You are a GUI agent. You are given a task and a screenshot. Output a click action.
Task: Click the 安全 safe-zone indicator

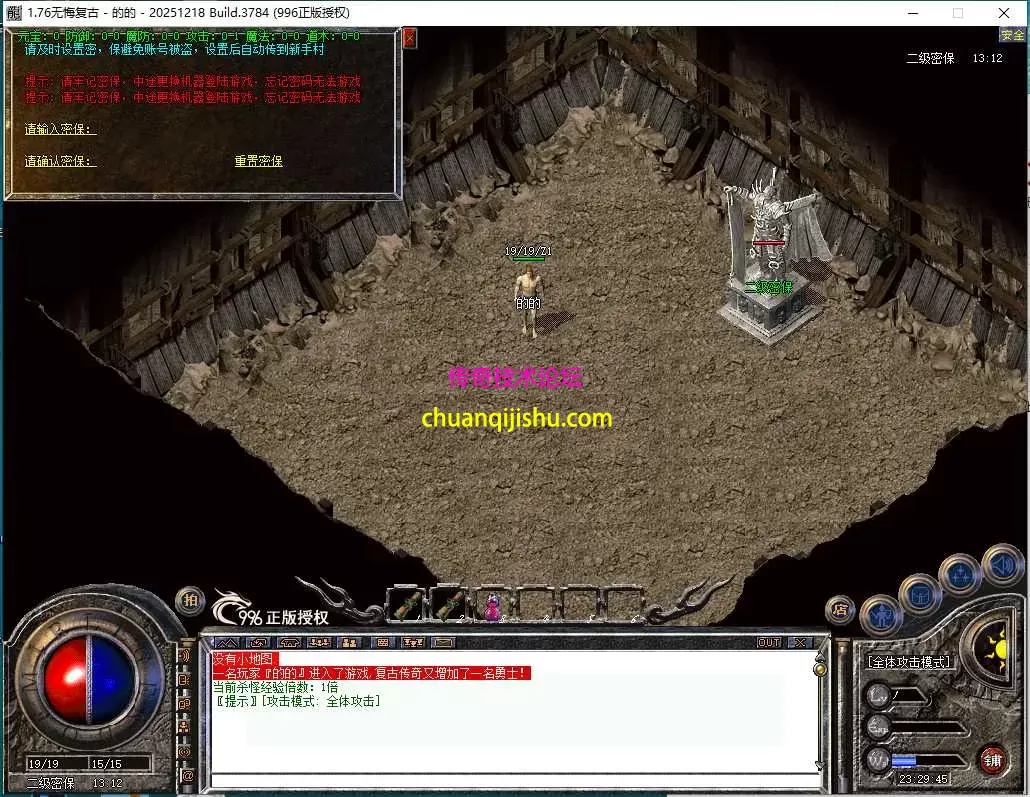pyautogui.click(x=1012, y=35)
